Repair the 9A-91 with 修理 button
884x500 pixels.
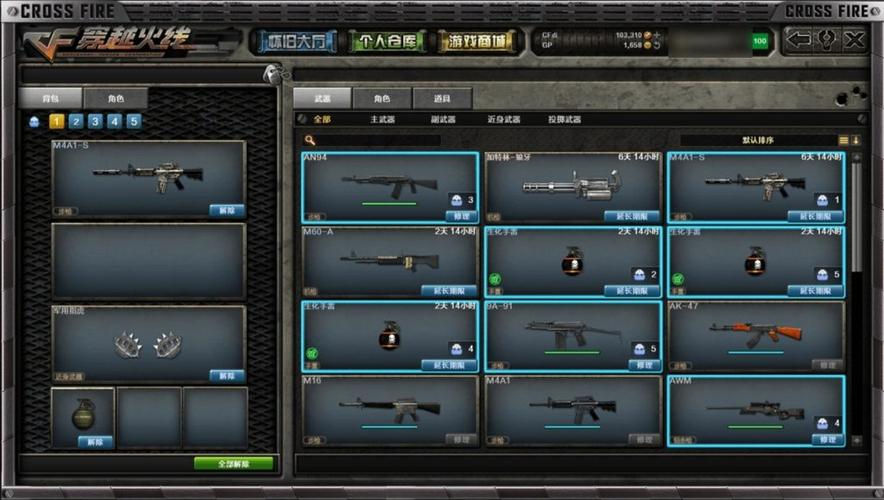[x=643, y=365]
